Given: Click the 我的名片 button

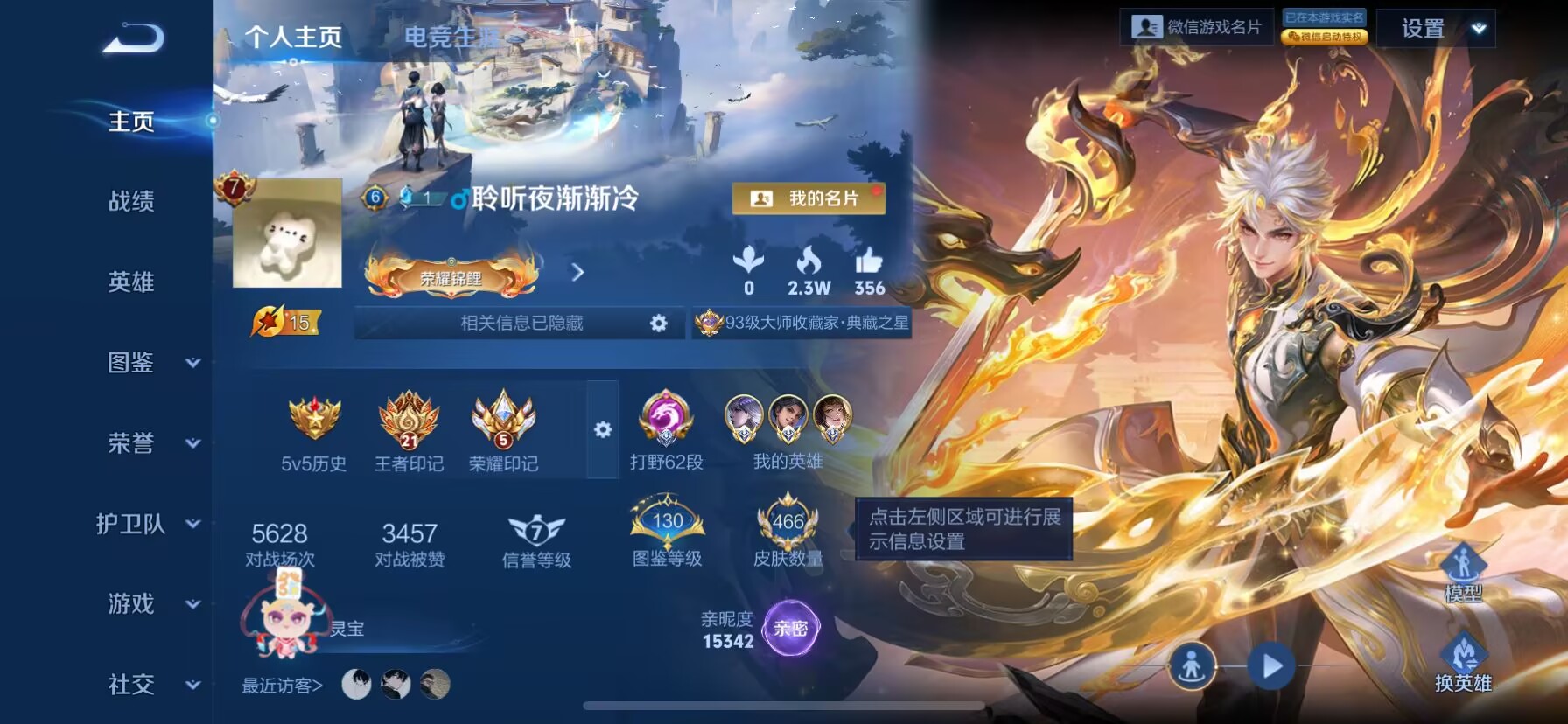Looking at the screenshot, I should pos(806,199).
